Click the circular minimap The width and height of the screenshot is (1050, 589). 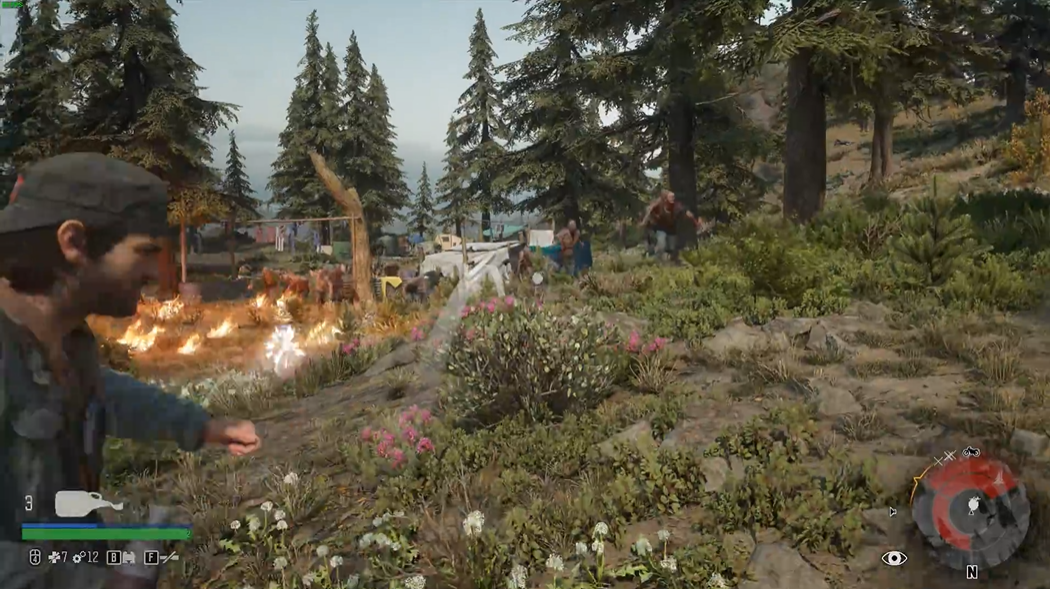point(970,510)
